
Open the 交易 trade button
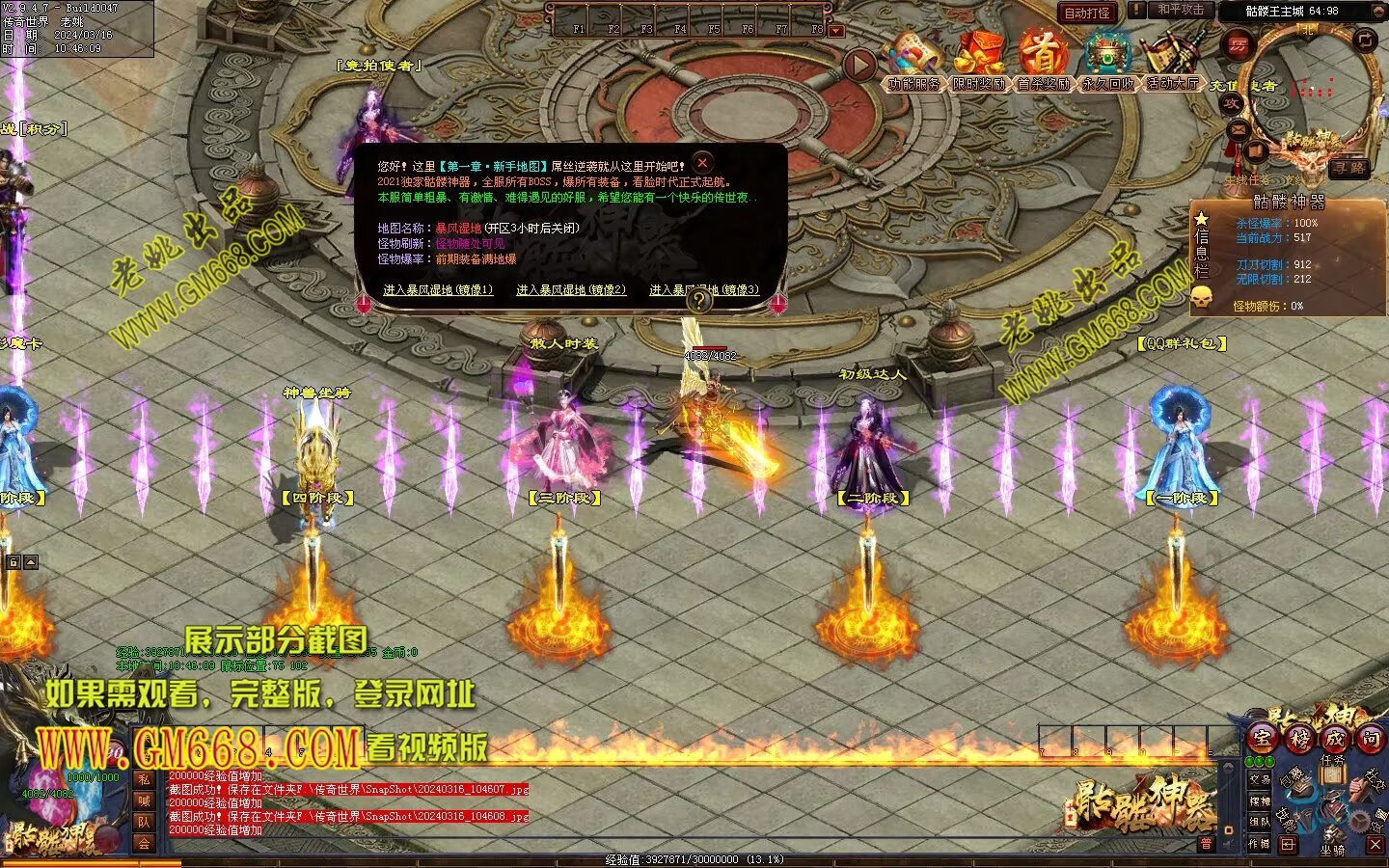point(1259,778)
